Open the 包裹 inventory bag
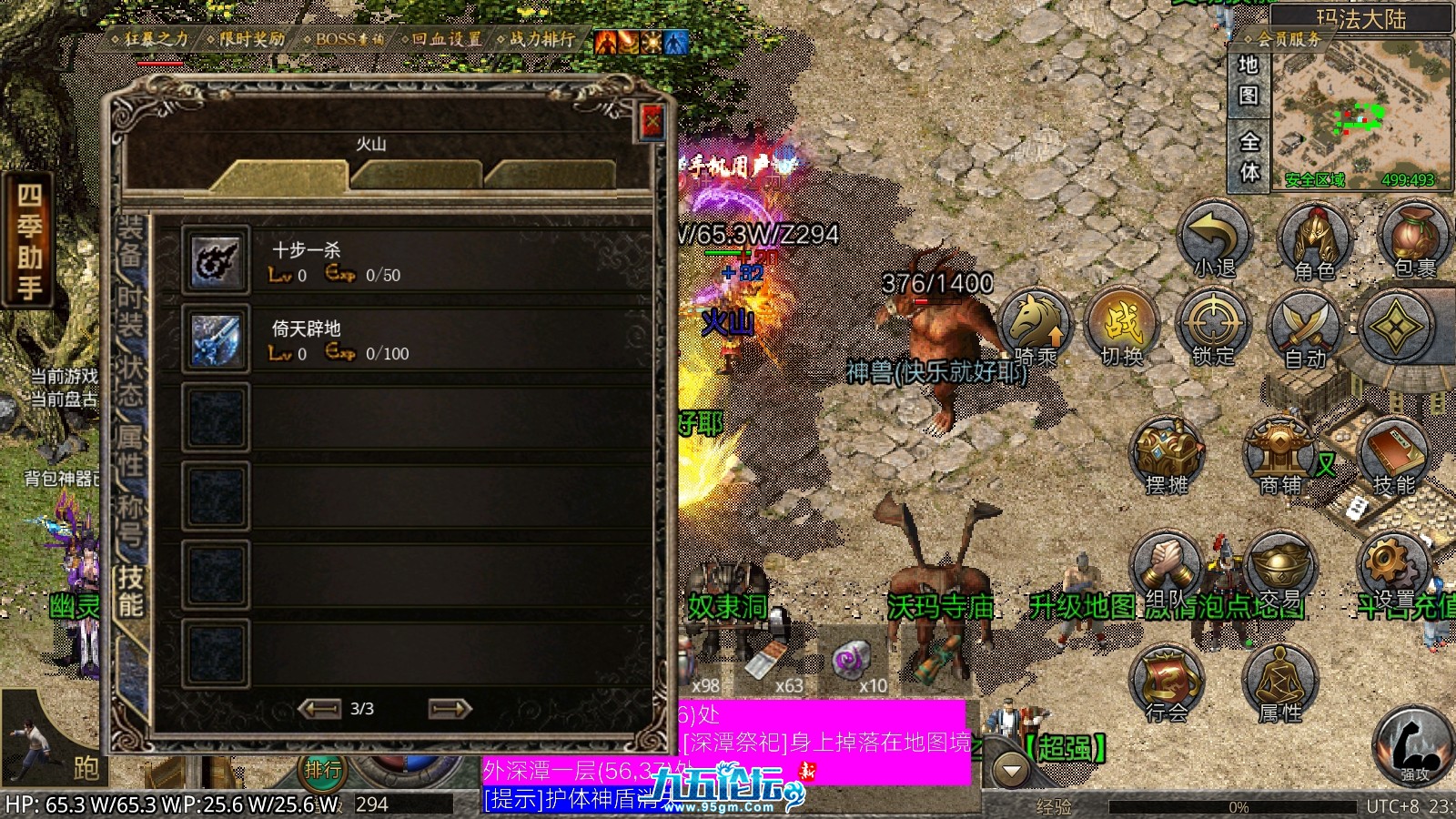 pyautogui.click(x=1414, y=238)
